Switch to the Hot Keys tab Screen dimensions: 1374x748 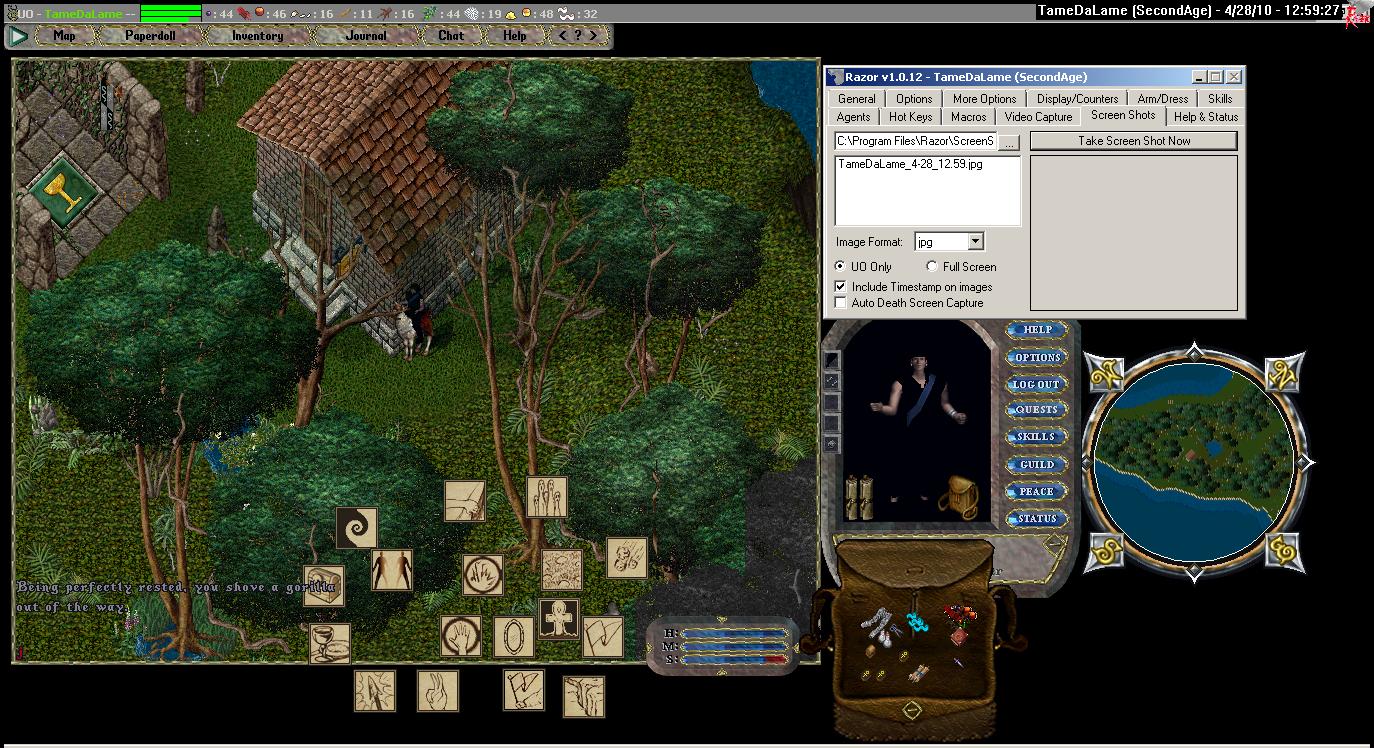pyautogui.click(x=910, y=117)
